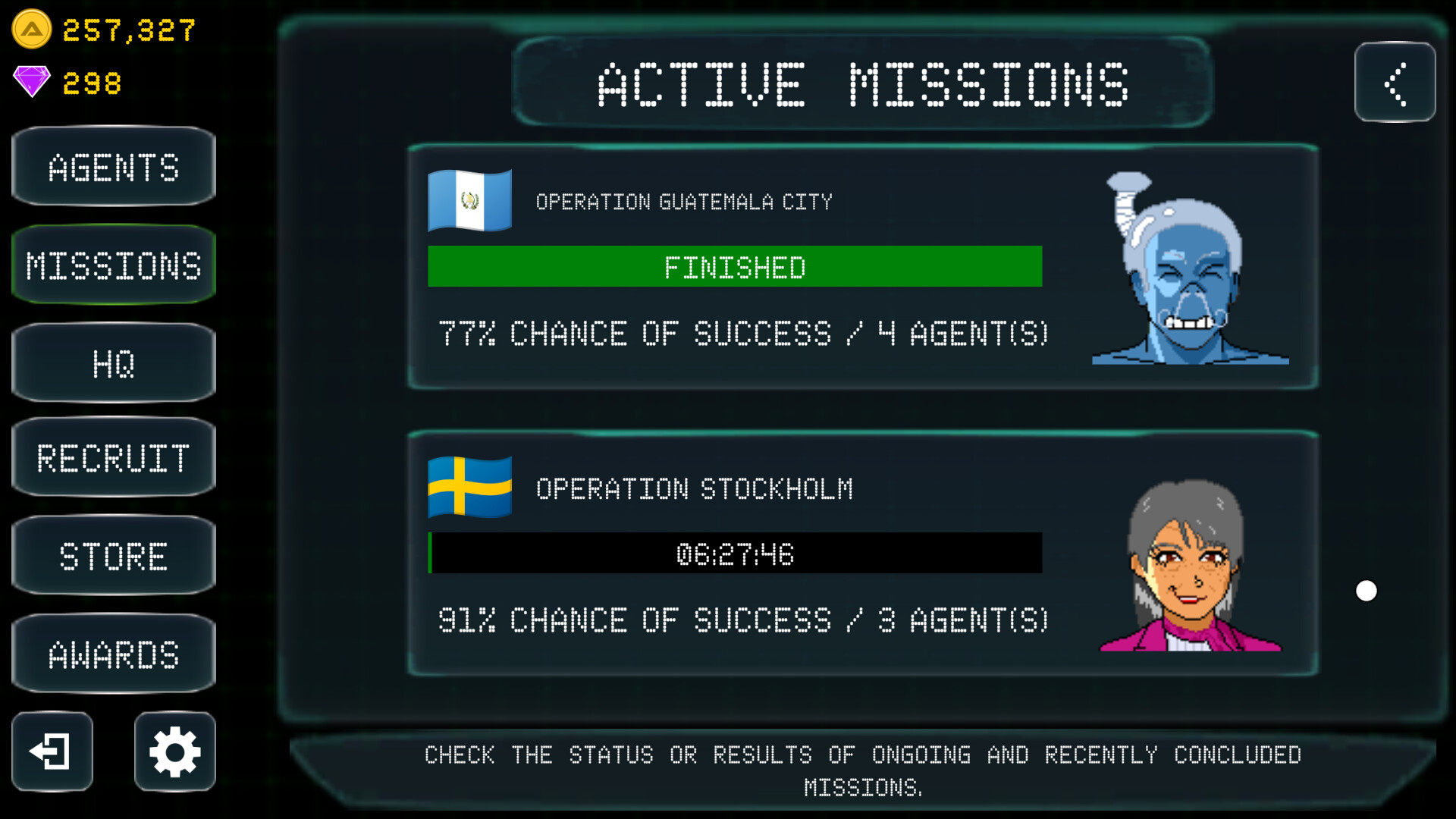The image size is (1456, 819).
Task: Open the RECRUIT screen
Action: point(112,458)
